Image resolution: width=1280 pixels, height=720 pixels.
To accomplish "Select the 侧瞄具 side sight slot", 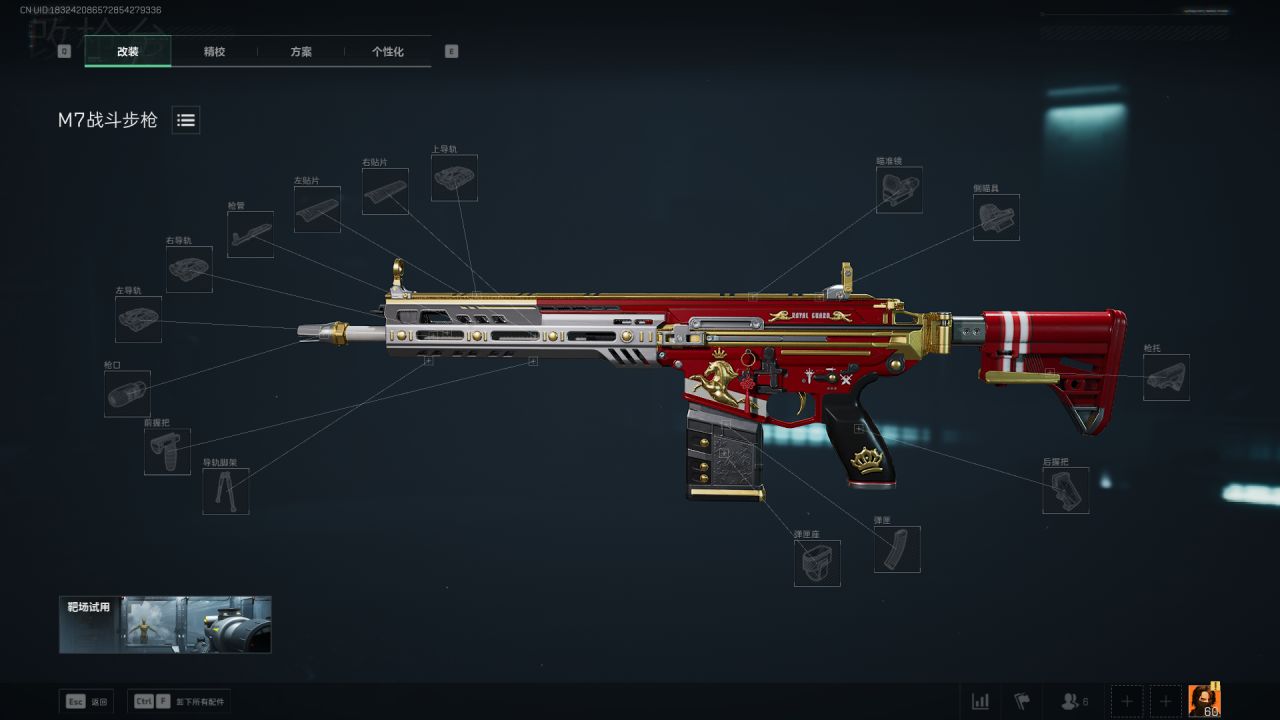I will 996,217.
